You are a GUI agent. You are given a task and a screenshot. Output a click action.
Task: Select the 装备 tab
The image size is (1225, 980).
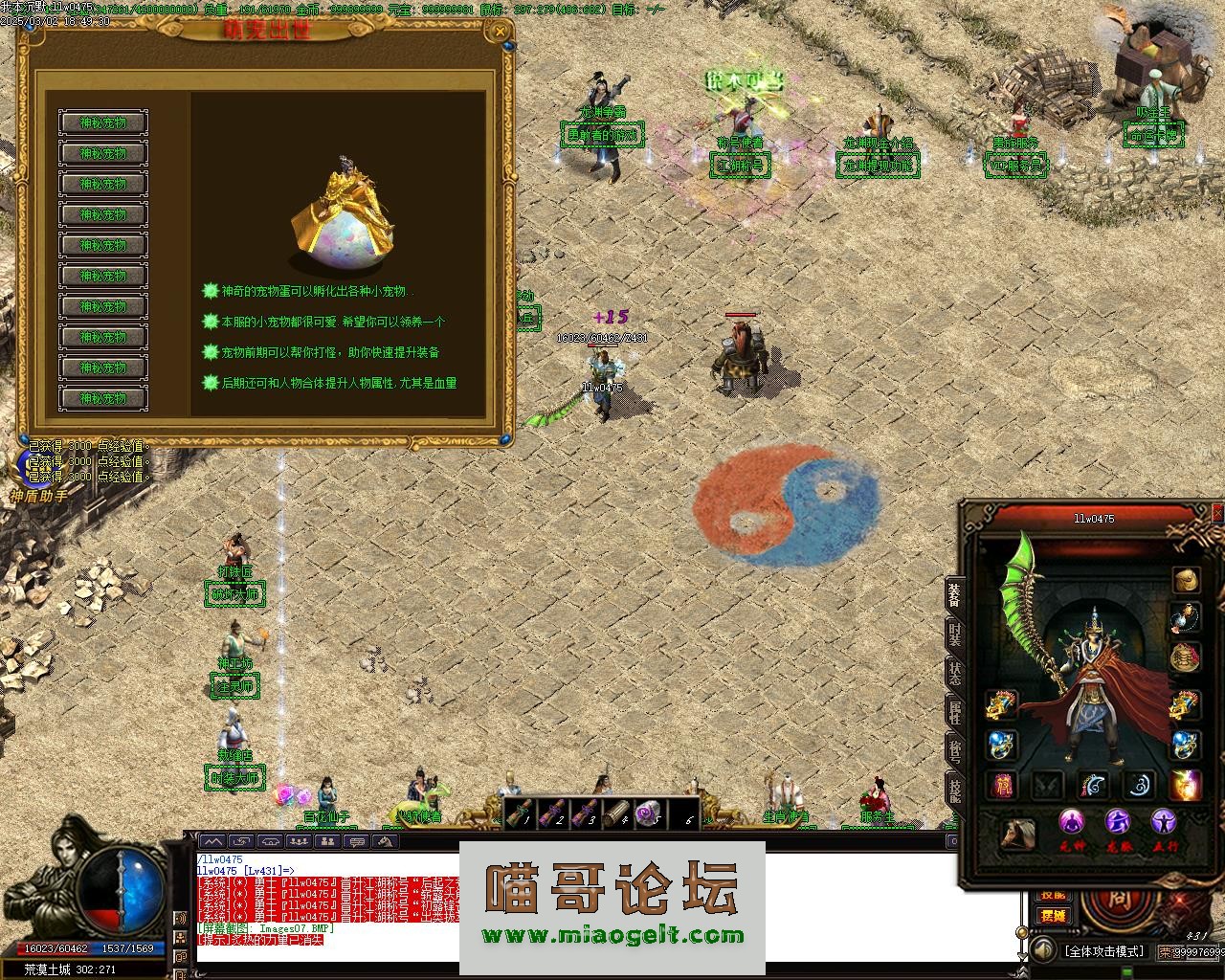(x=954, y=594)
